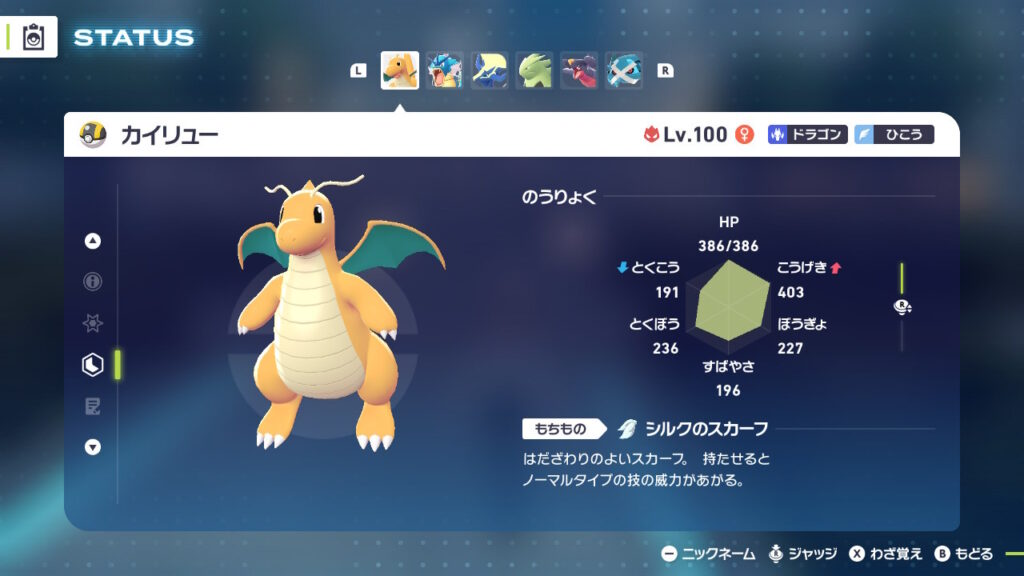Click the down arrow page button

[x=93, y=447]
